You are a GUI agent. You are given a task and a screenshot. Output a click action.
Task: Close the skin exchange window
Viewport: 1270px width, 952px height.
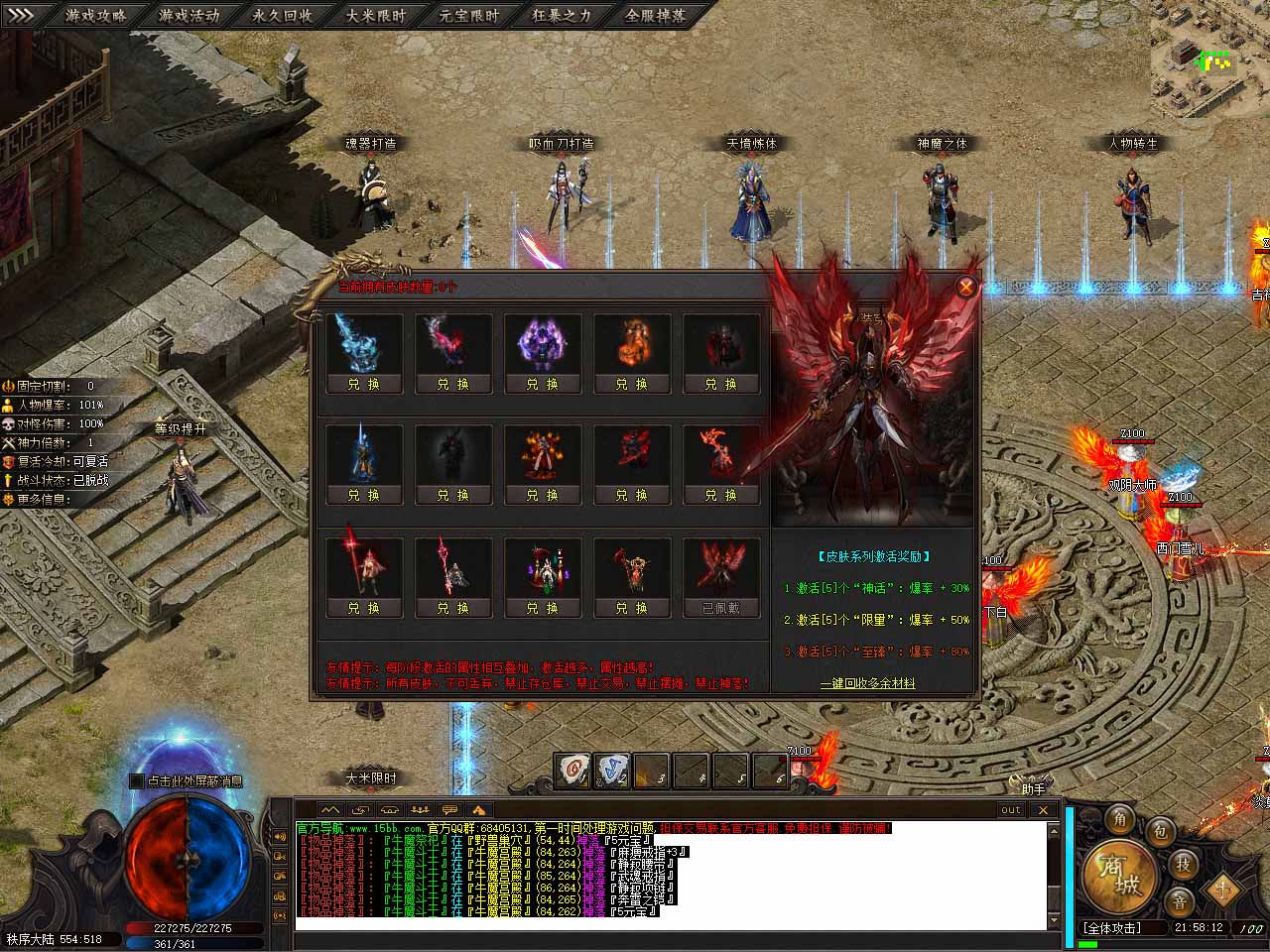(965, 288)
